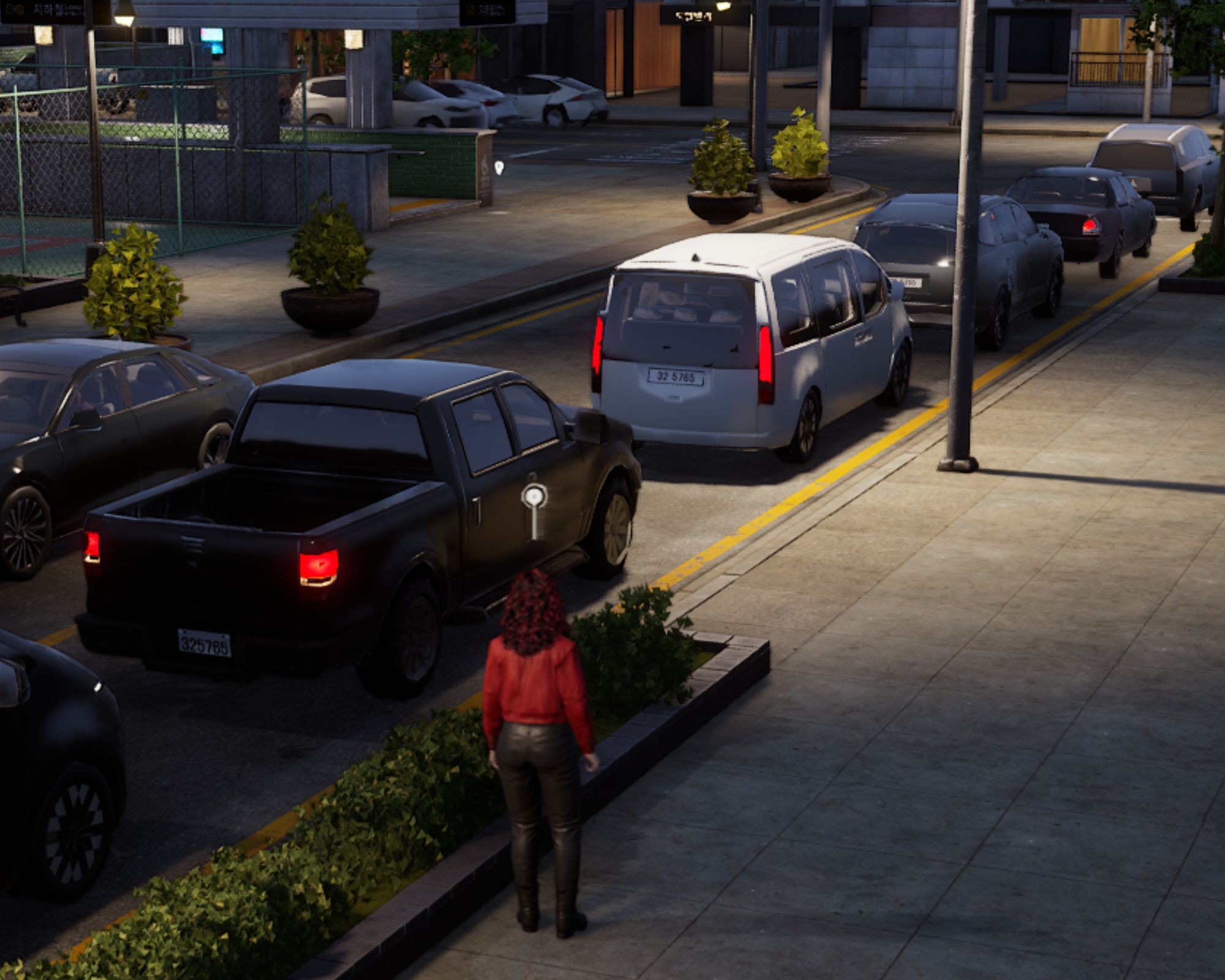The width and height of the screenshot is (1225, 980).
Task: Select the small white teardrop location marker
Action: pyautogui.click(x=499, y=167)
